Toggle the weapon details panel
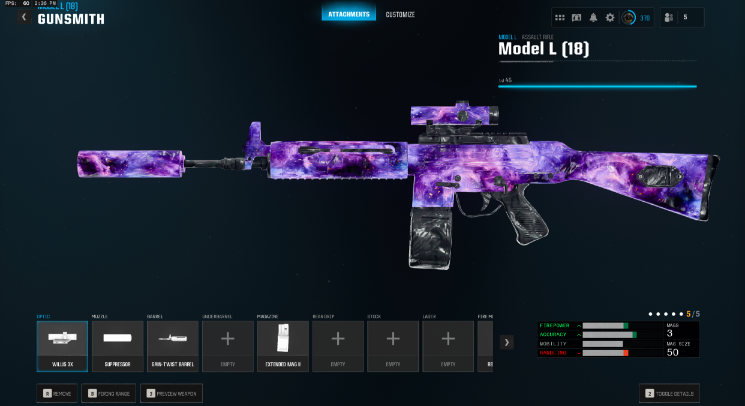 tap(669, 393)
